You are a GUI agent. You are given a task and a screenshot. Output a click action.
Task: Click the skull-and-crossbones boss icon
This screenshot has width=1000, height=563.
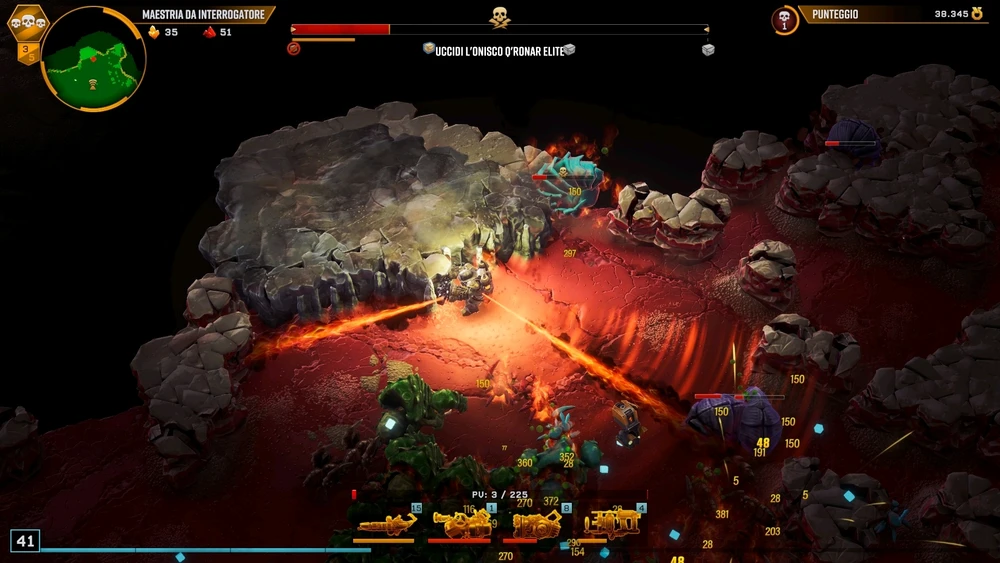pos(500,16)
